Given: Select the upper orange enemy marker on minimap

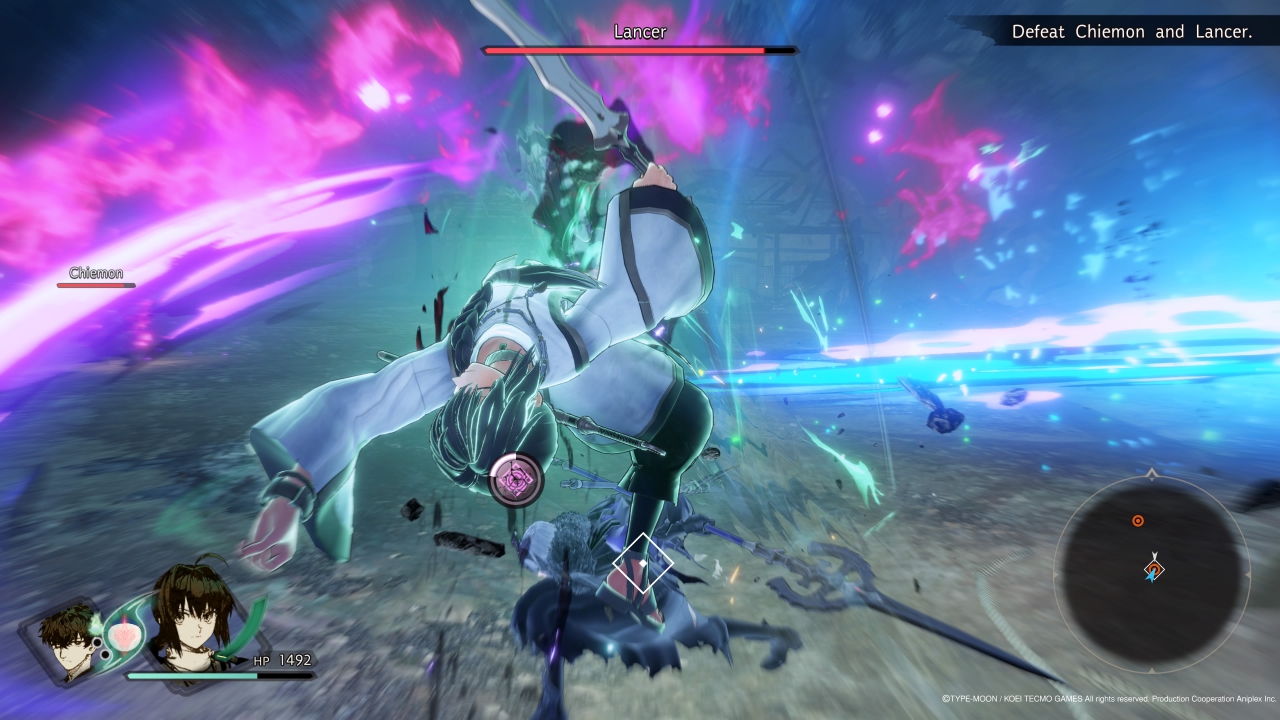Looking at the screenshot, I should pyautogui.click(x=1137, y=521).
